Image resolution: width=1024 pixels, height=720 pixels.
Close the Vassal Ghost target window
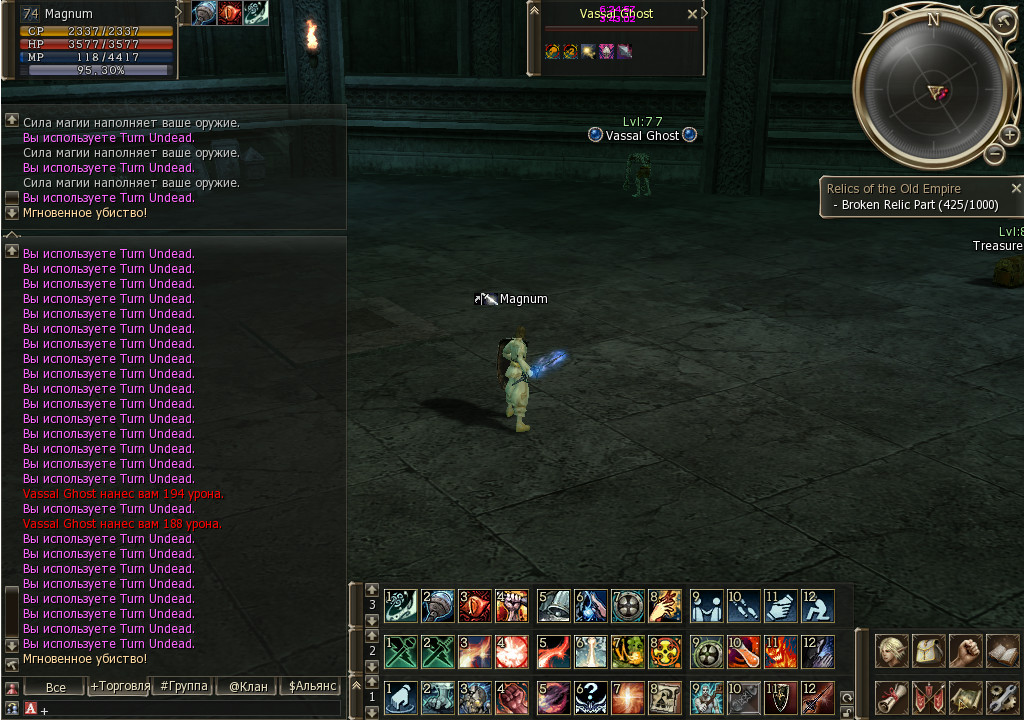(692, 15)
